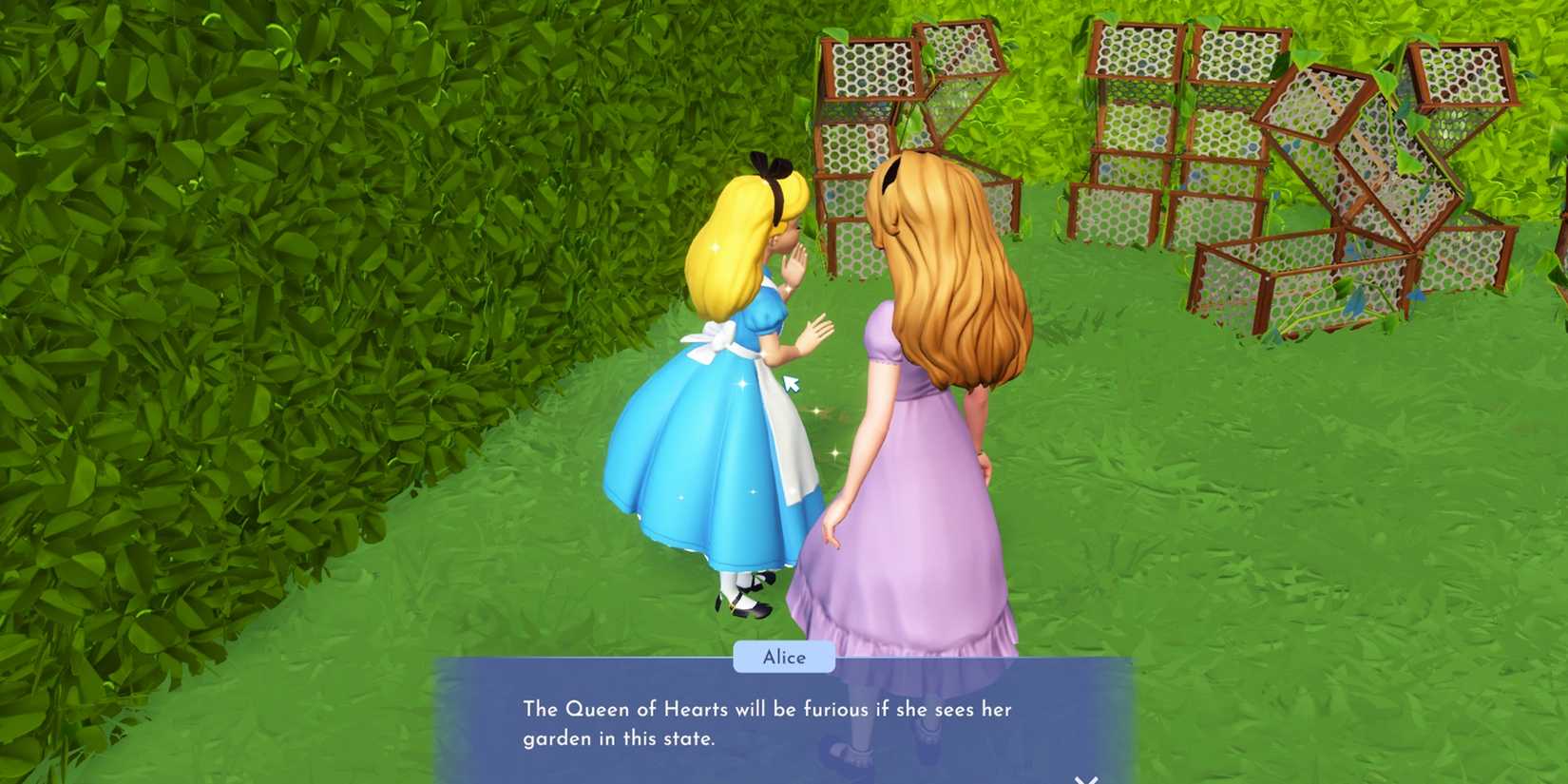The height and width of the screenshot is (784, 1568).
Task: Click the butterfly decoration near the right trellis
Action: point(1417,295)
